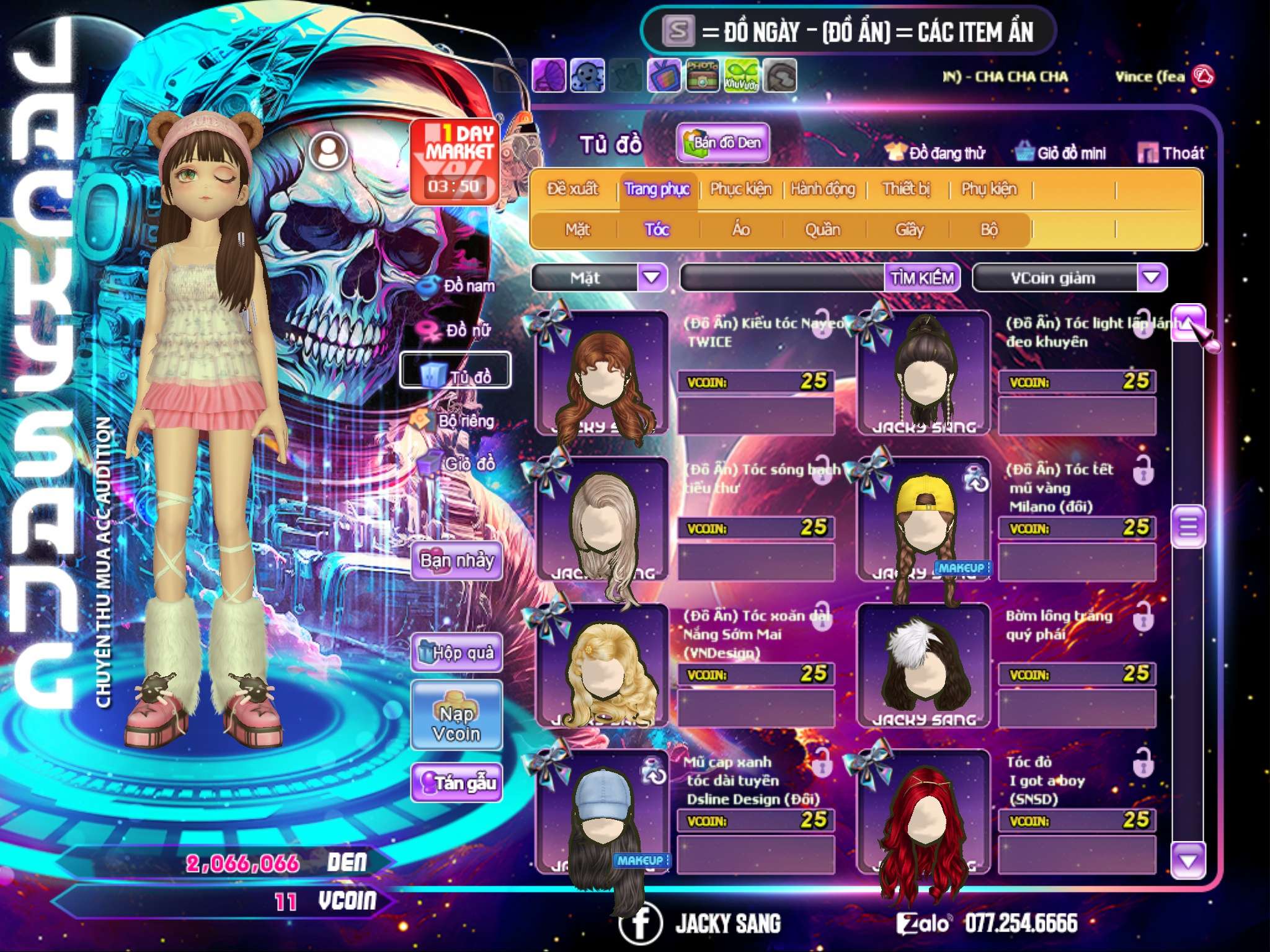Open the Bán đồ Den shop button
The image size is (1270, 952).
click(722, 143)
